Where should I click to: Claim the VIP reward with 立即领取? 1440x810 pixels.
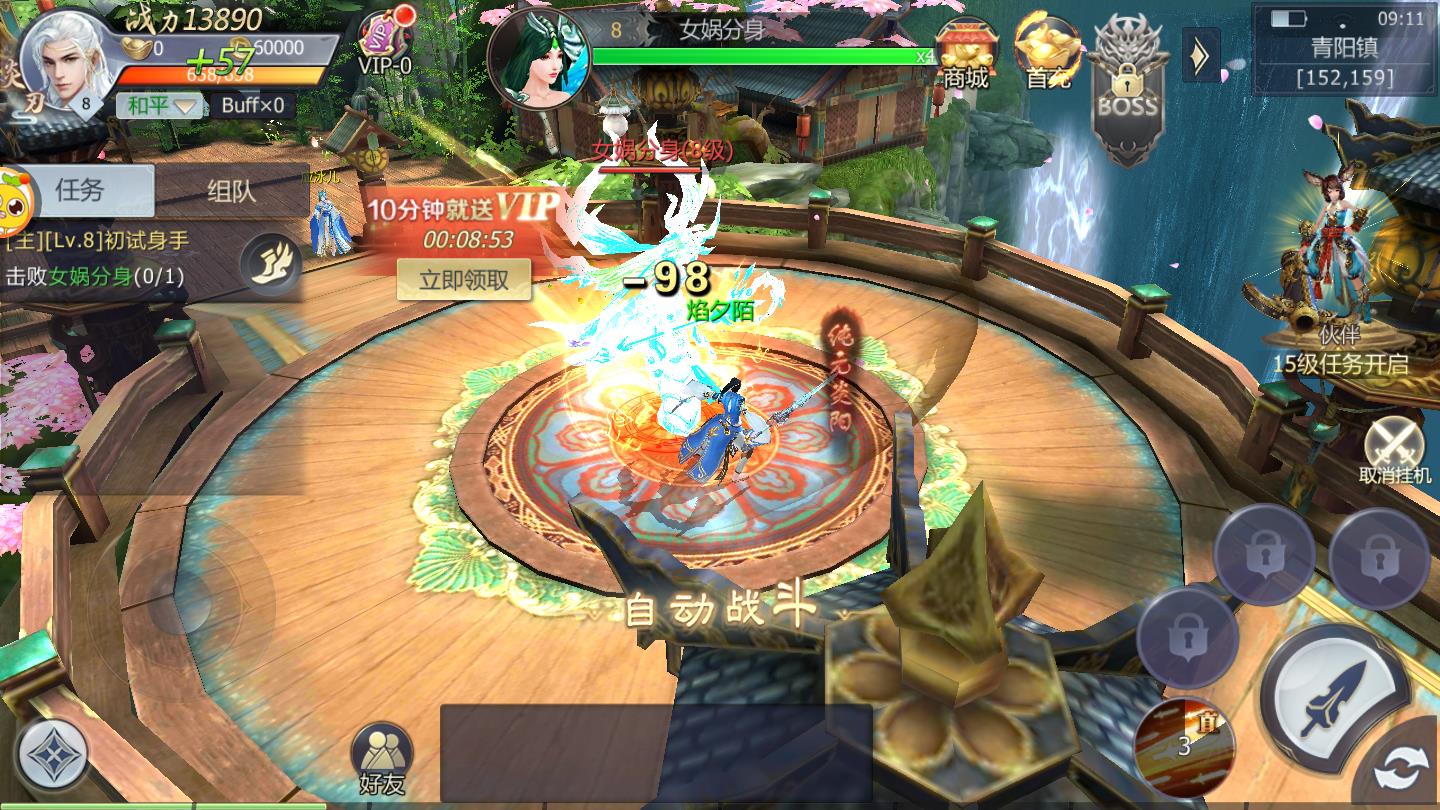pos(464,280)
